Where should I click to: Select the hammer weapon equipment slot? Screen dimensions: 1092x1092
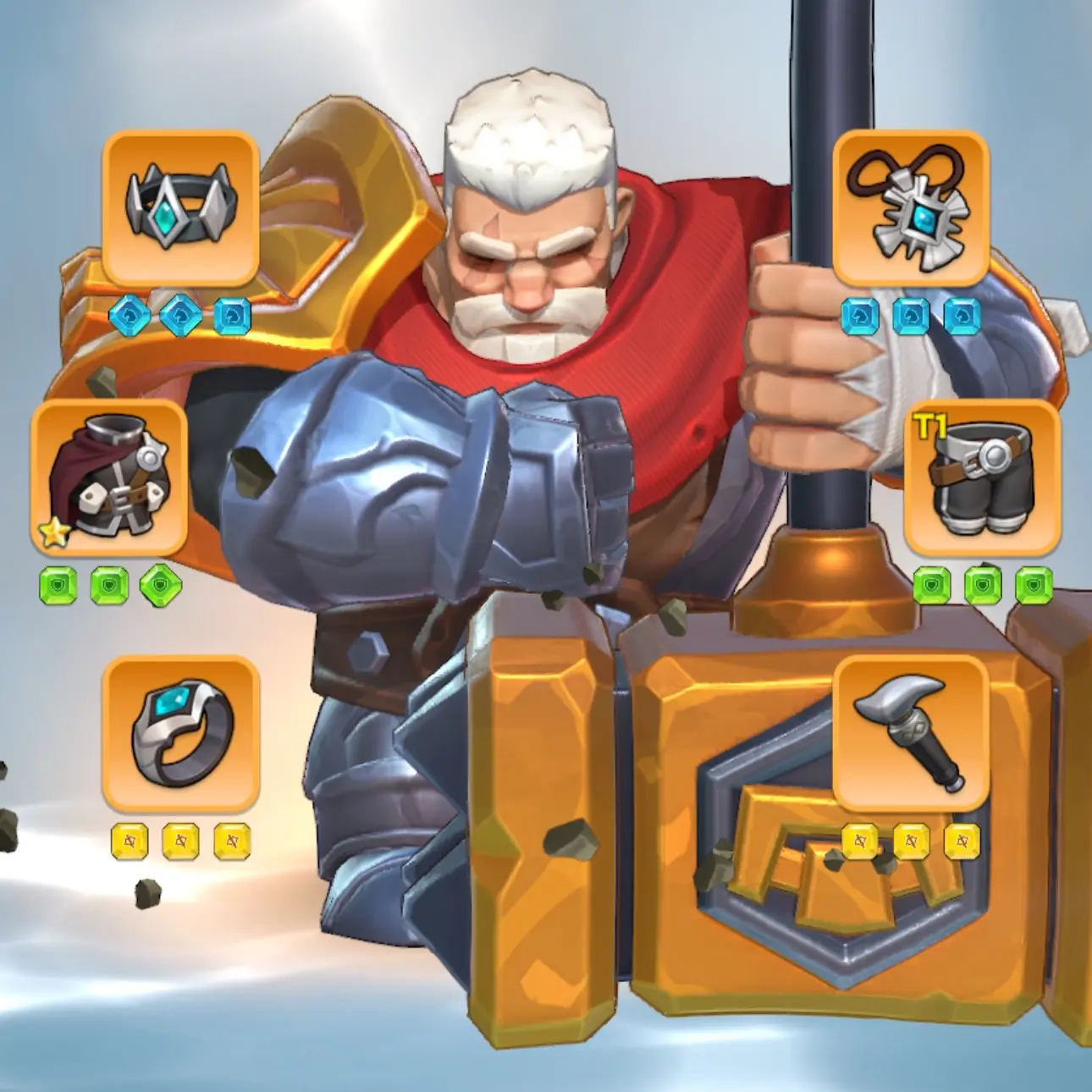coord(911,734)
